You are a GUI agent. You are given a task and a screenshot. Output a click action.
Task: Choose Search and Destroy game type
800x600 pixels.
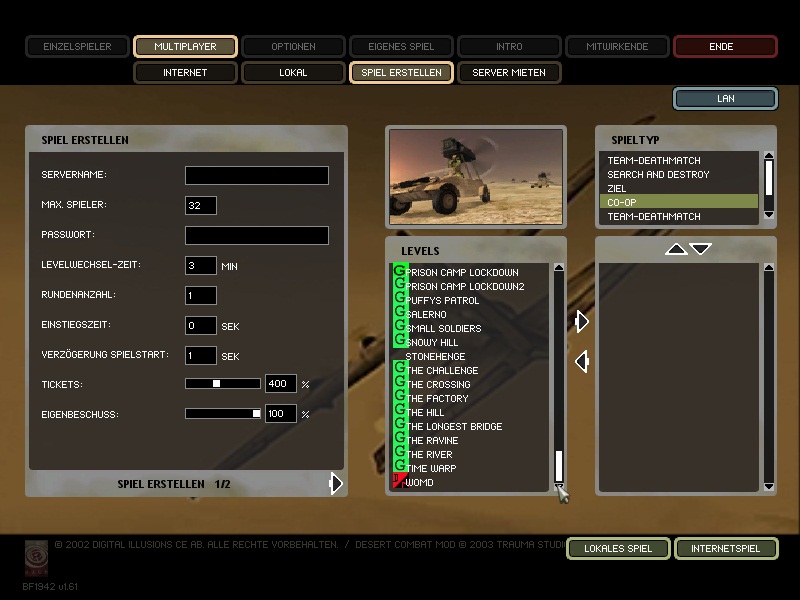click(x=658, y=175)
